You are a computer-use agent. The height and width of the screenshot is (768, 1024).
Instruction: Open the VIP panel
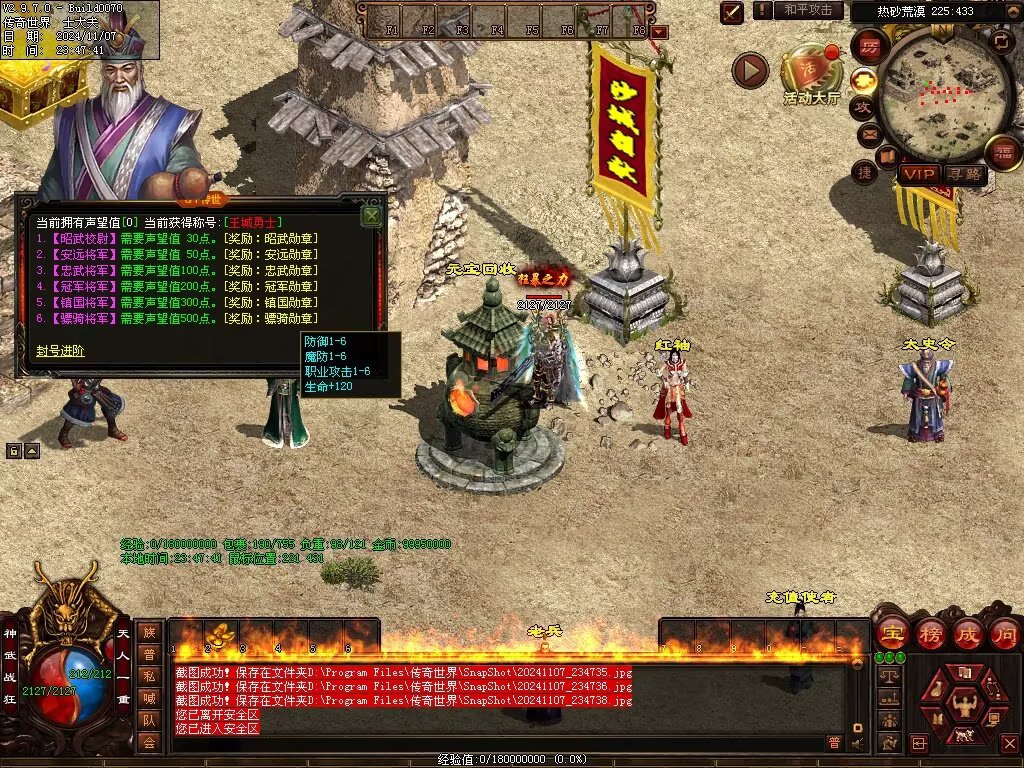918,174
